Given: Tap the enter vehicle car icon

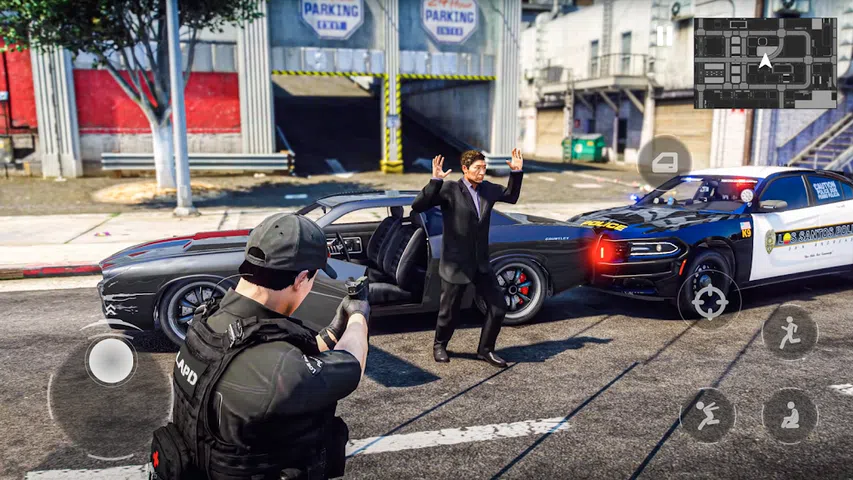Looking at the screenshot, I should click(x=665, y=161).
